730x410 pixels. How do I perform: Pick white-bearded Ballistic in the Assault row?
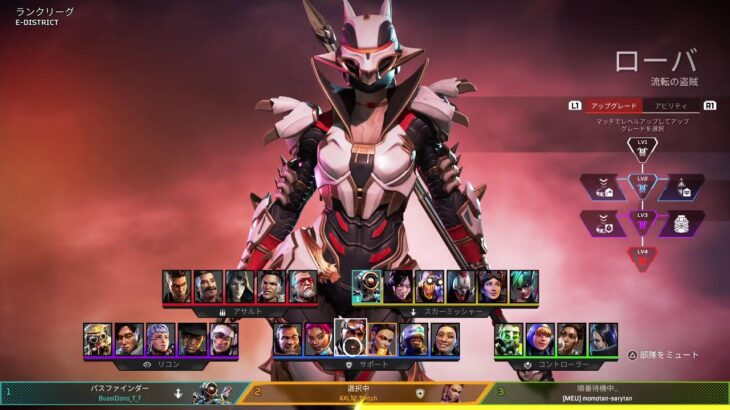click(303, 287)
